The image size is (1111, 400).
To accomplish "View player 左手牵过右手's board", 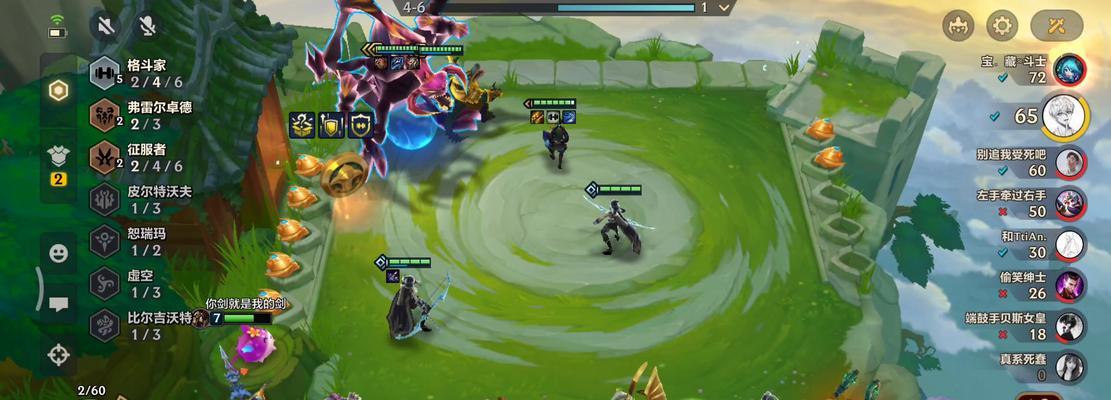I will pyautogui.click(x=1070, y=203).
